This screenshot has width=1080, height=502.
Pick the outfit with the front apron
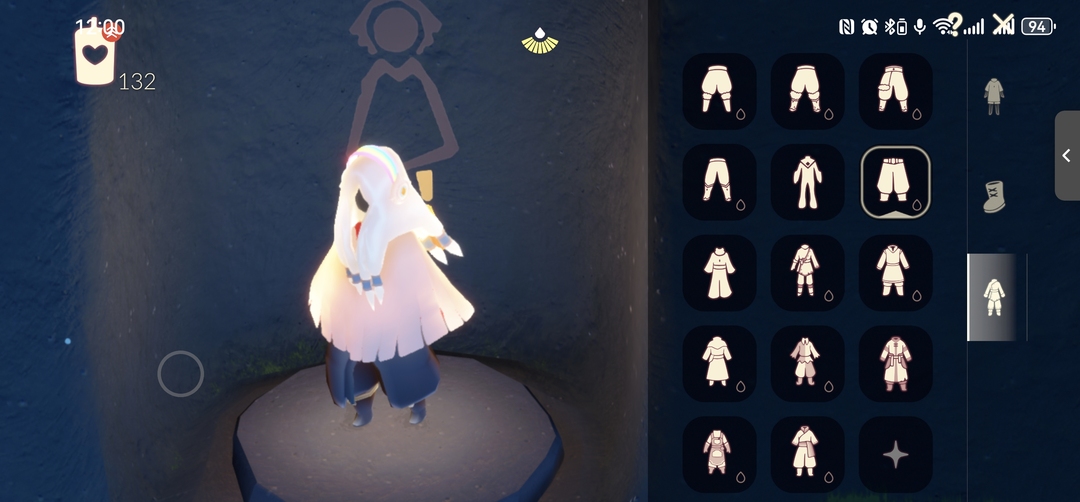pyautogui.click(x=720, y=454)
